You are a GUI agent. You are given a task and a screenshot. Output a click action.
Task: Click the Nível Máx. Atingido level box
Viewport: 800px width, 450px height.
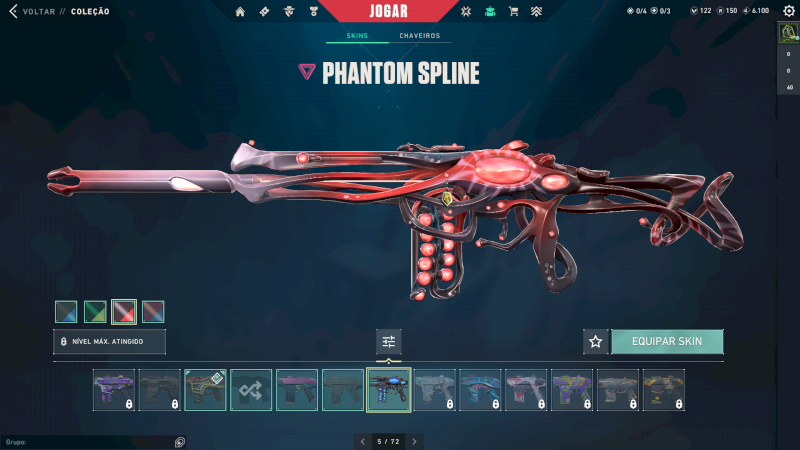(109, 341)
